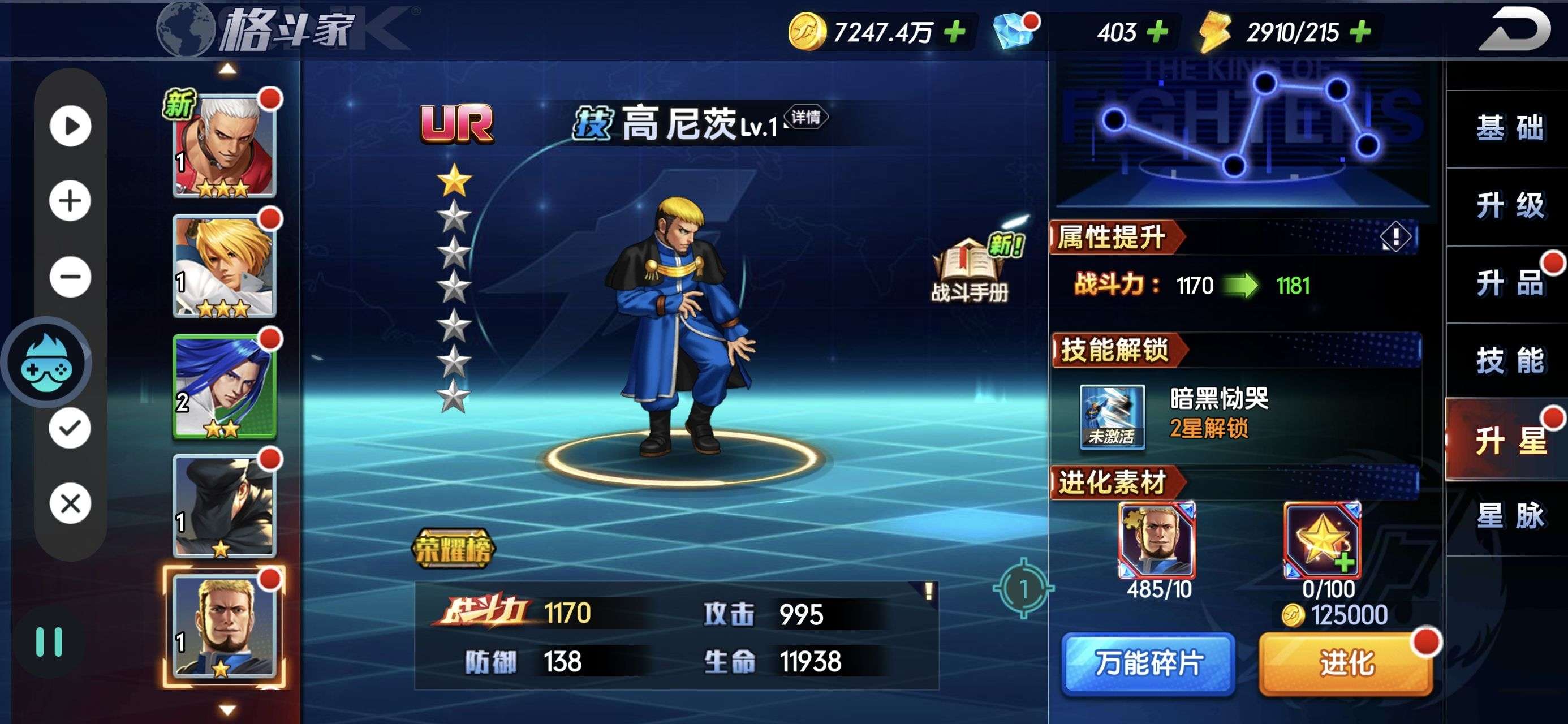Tap the yellow 进化 evolve button
This screenshot has width=1568, height=724.
1345,663
